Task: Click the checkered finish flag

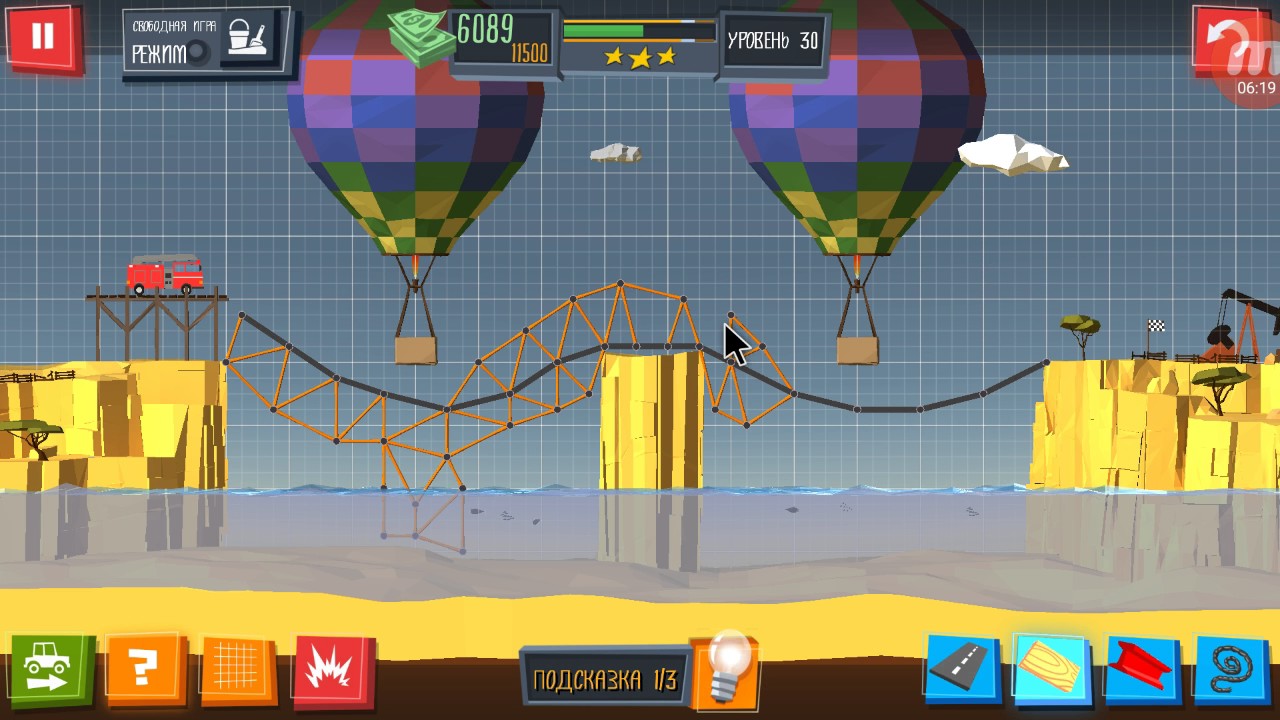Action: pos(1155,323)
